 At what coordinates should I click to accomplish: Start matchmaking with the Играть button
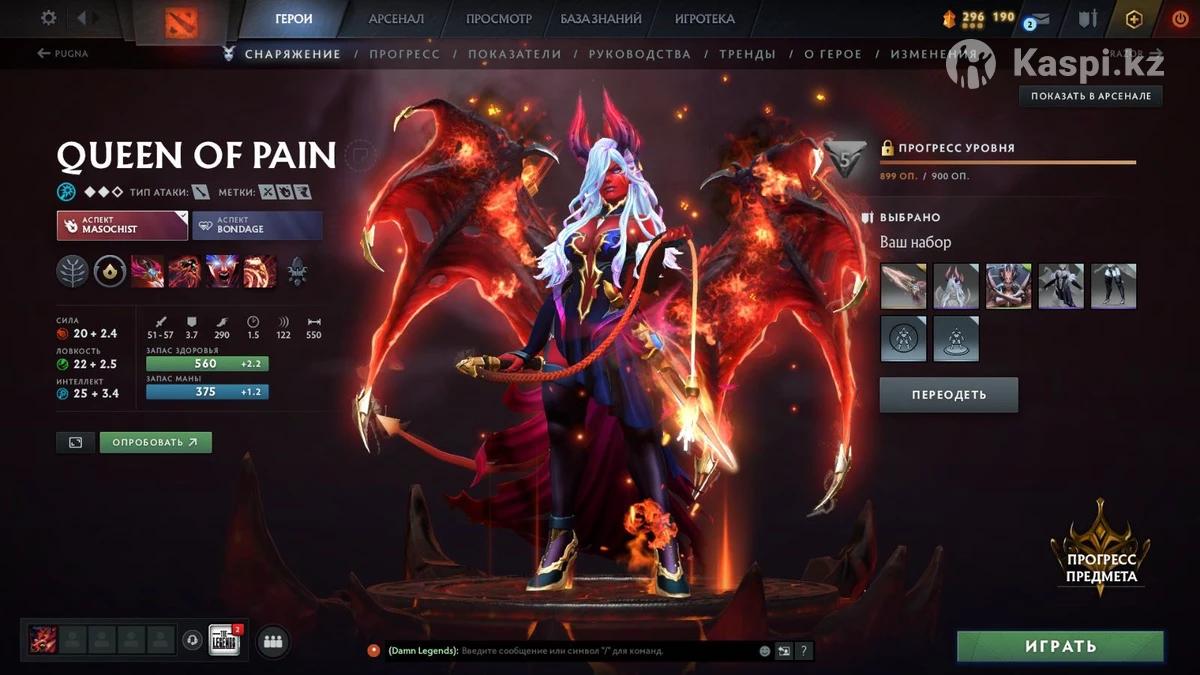(x=1060, y=647)
